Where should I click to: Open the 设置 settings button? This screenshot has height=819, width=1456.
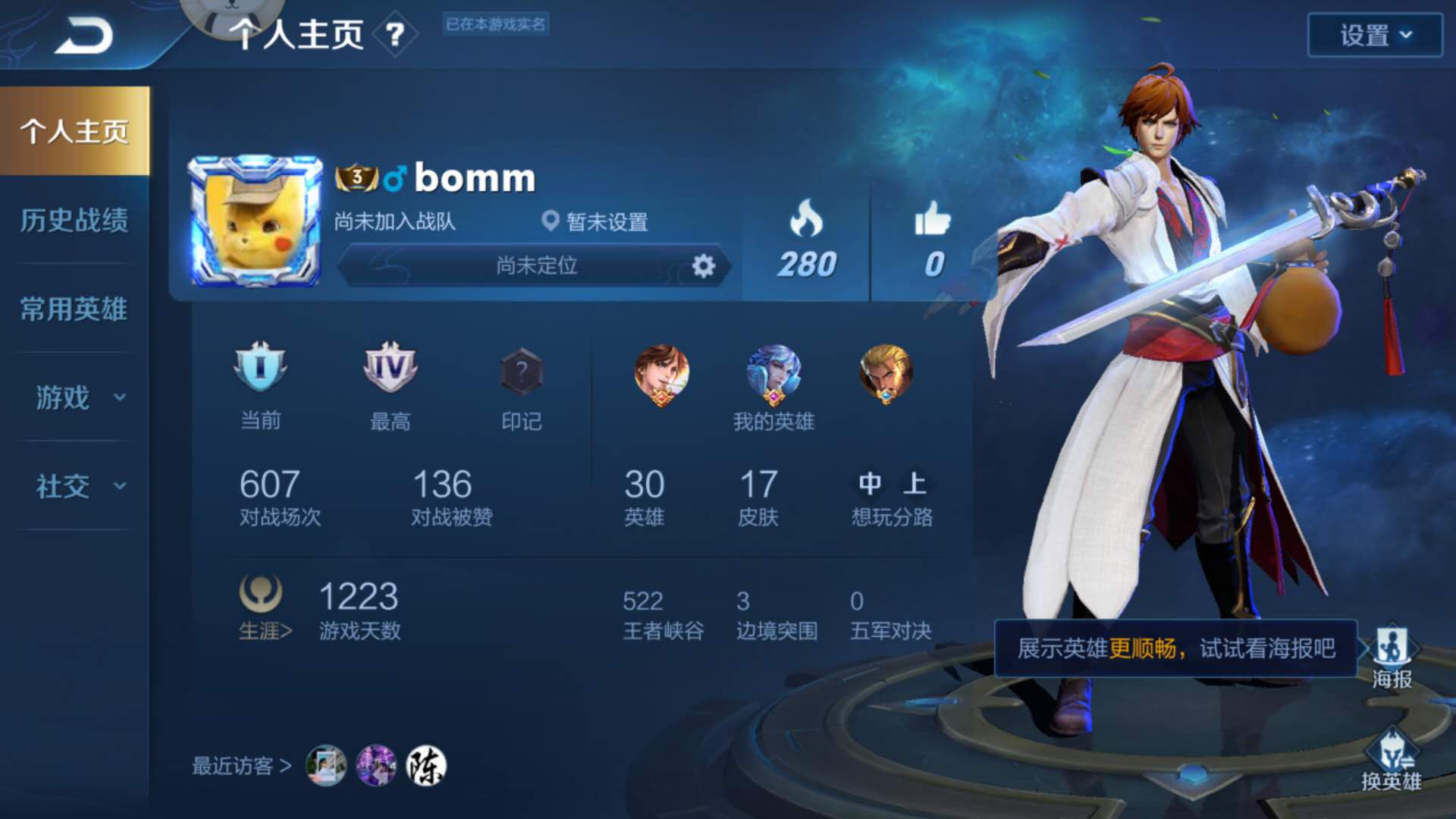point(1374,33)
